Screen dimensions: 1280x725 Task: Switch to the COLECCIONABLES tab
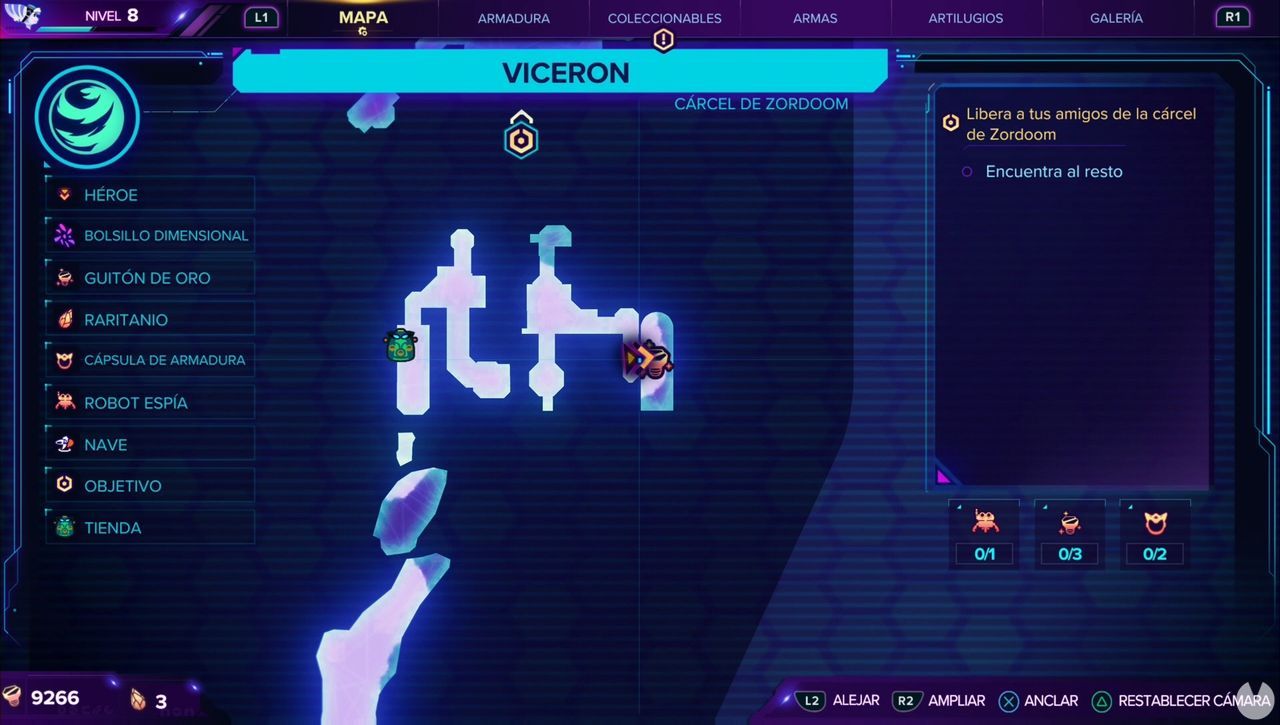(664, 18)
